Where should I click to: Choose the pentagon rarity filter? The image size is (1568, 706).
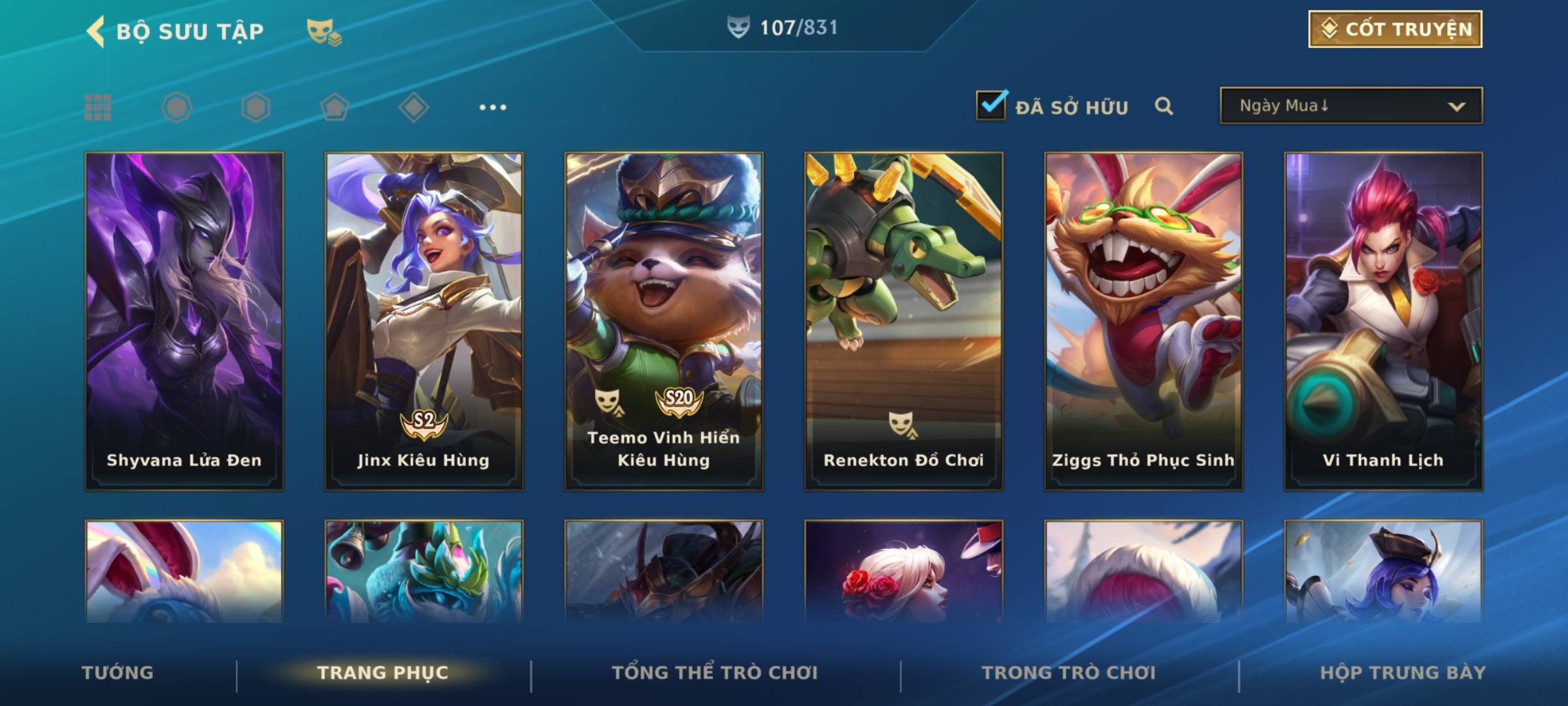tap(335, 107)
